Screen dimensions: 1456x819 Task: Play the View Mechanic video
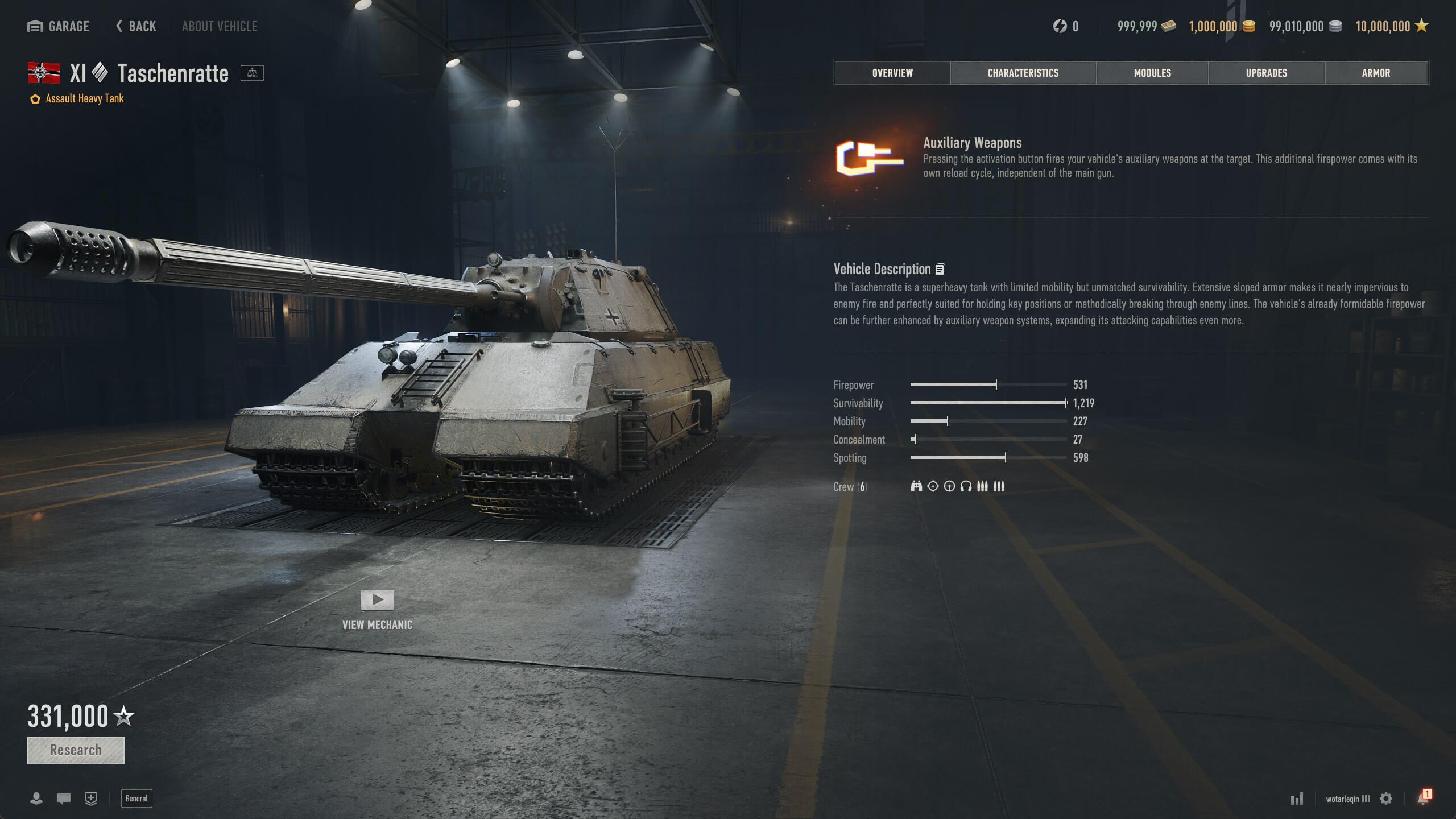[377, 599]
